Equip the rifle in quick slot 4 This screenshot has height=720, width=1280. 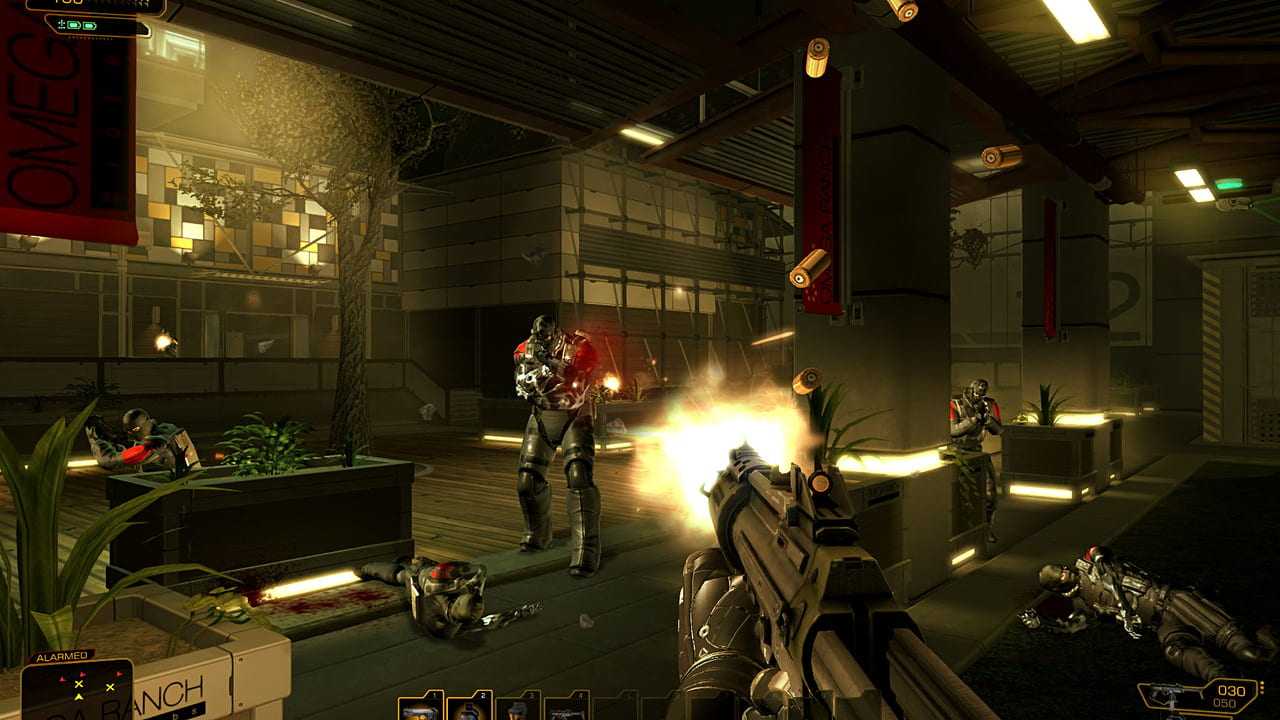(x=566, y=707)
